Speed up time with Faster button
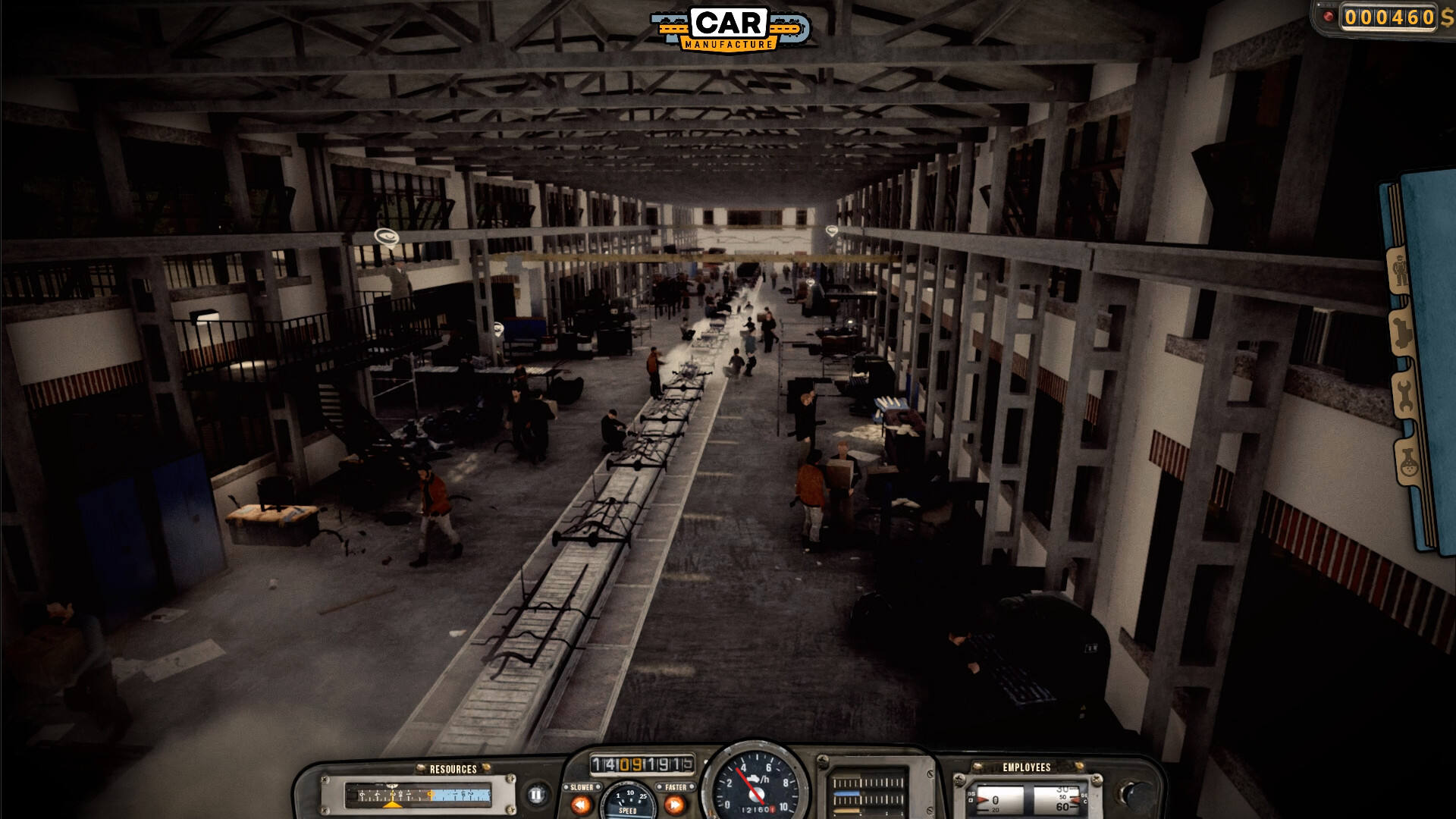The image size is (1456, 819). click(675, 804)
